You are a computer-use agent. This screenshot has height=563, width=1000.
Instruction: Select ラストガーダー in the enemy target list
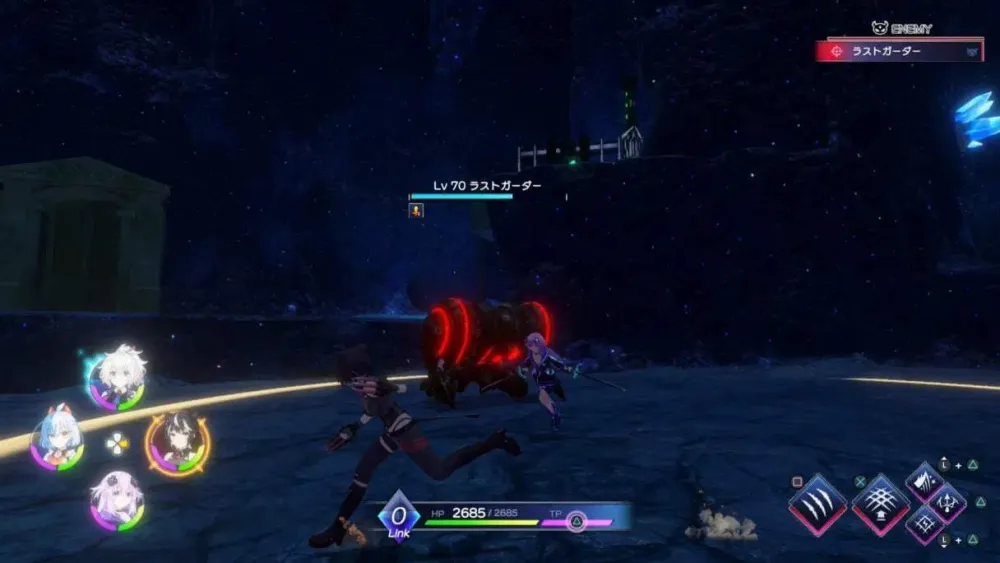click(899, 51)
